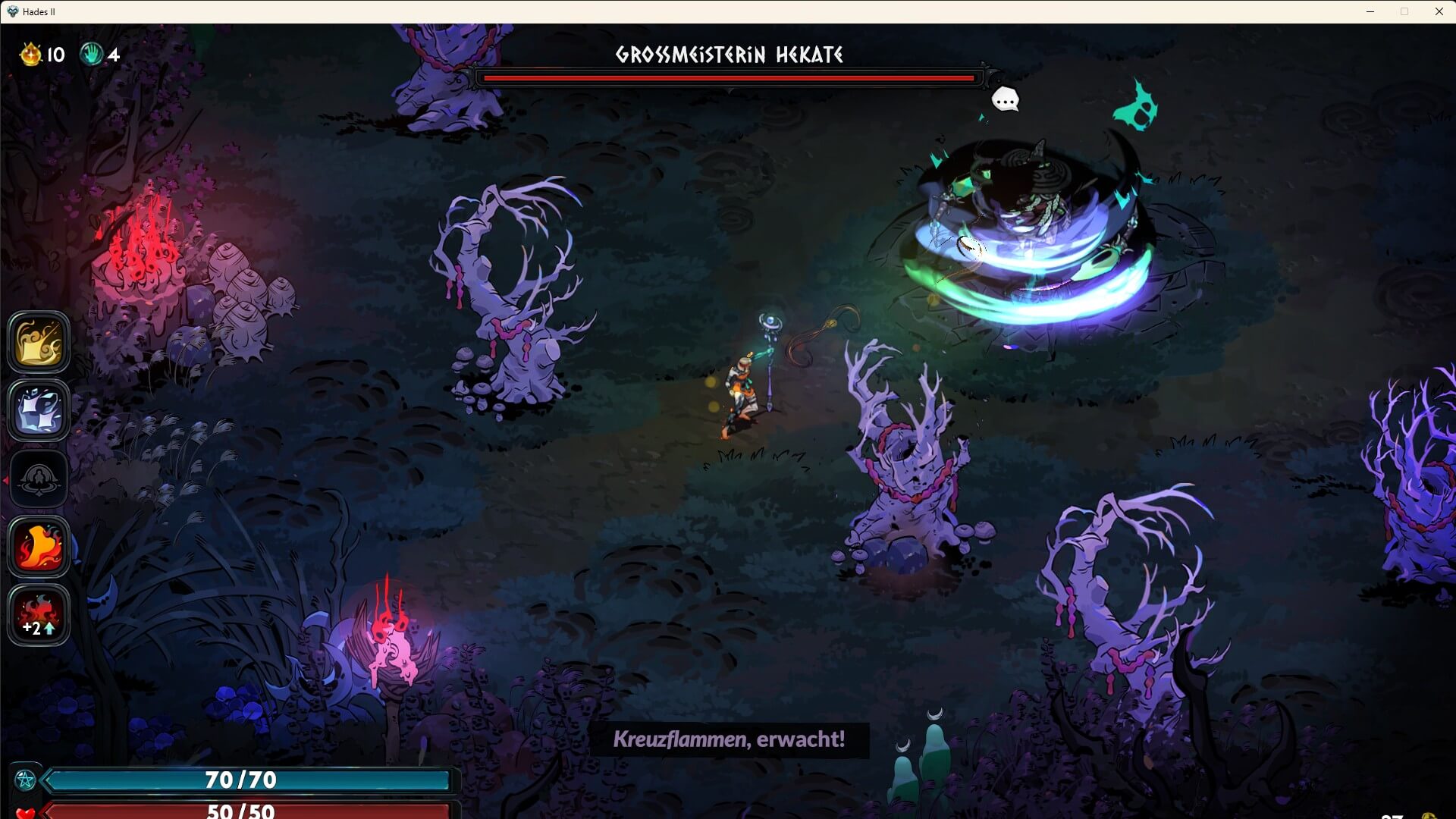Select the red flame boon with +2
The image size is (1456, 819).
pyautogui.click(x=39, y=615)
